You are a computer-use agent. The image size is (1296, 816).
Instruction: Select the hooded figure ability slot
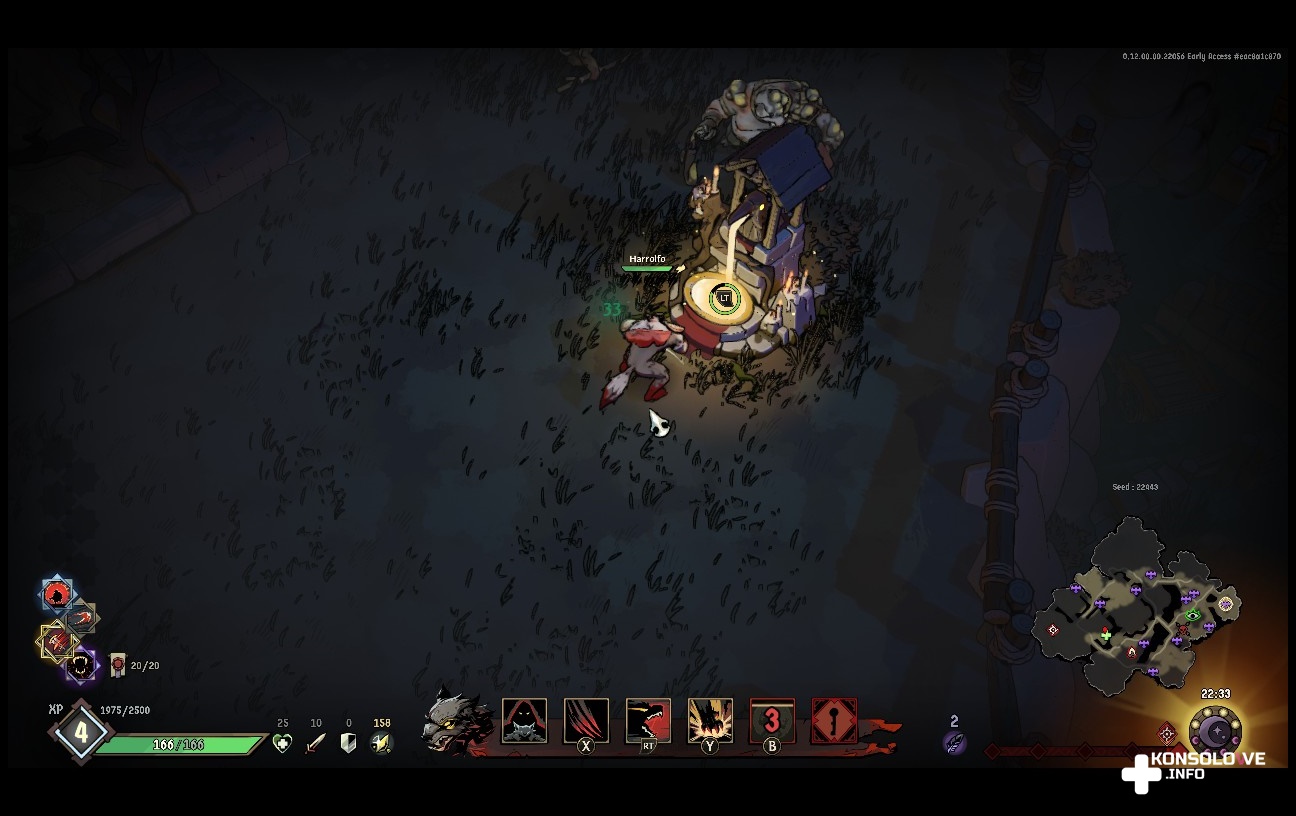pos(524,720)
